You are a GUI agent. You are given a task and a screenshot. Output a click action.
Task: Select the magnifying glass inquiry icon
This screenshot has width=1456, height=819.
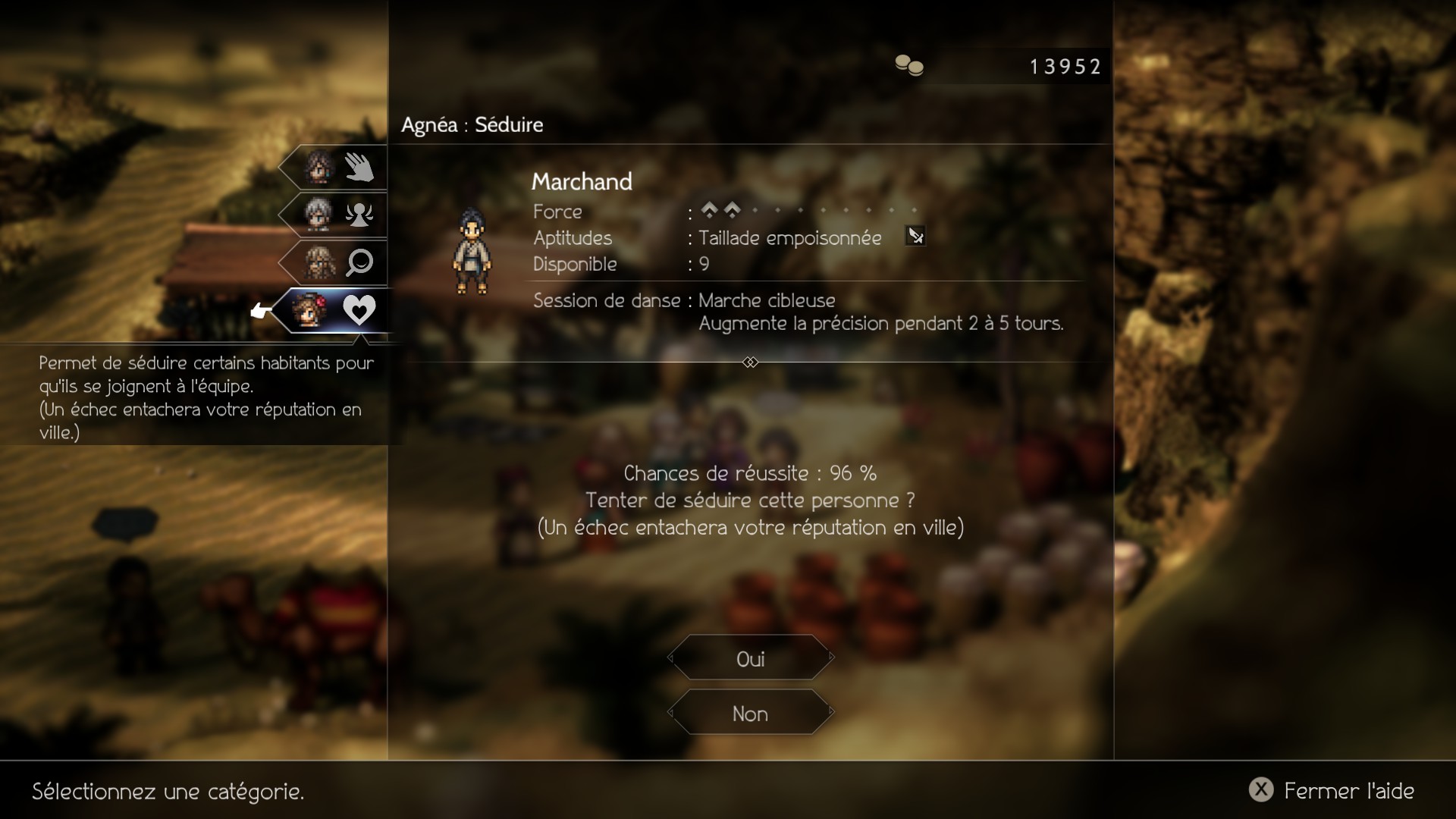pos(359,262)
